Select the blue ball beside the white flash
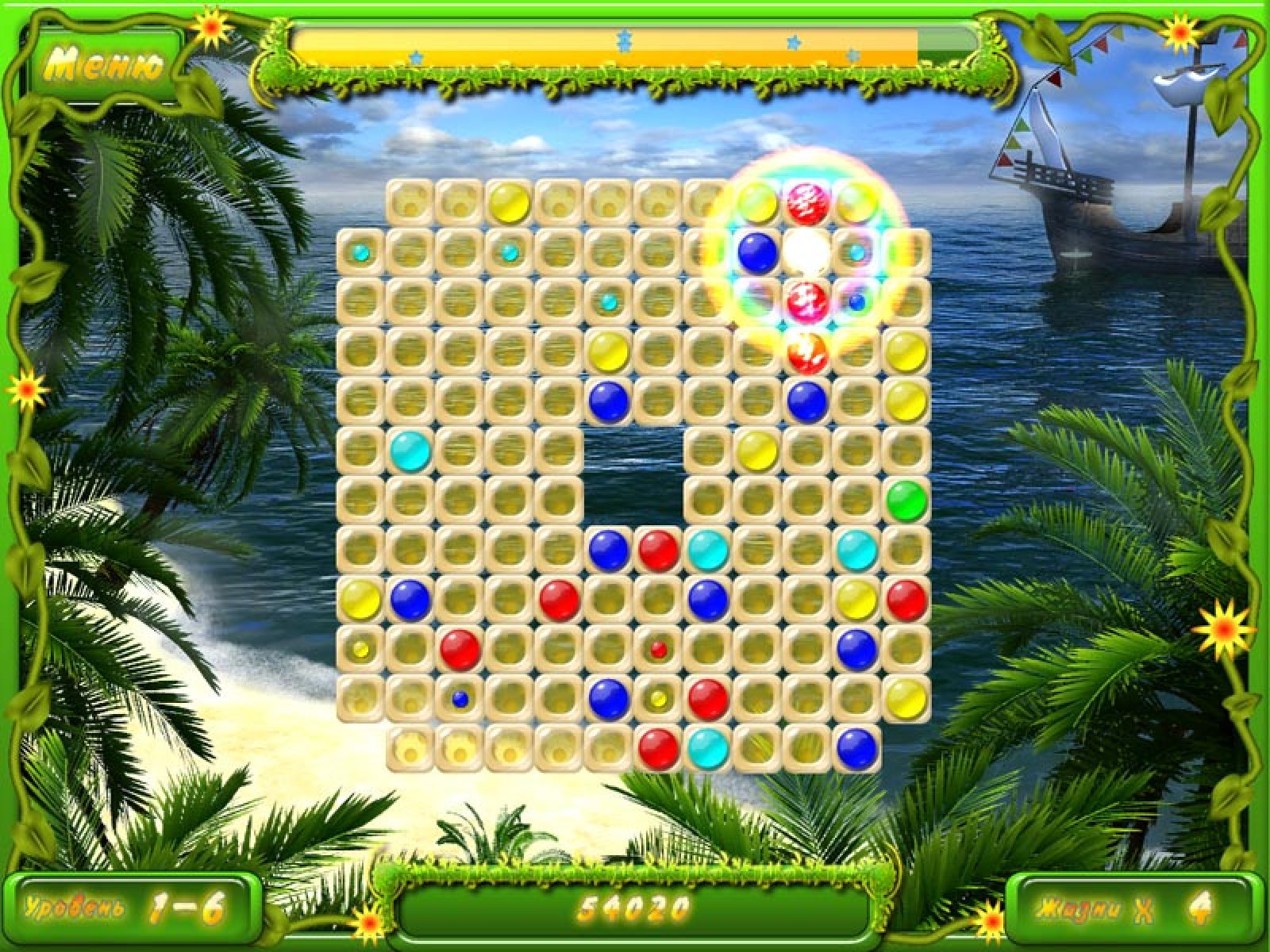 click(757, 251)
